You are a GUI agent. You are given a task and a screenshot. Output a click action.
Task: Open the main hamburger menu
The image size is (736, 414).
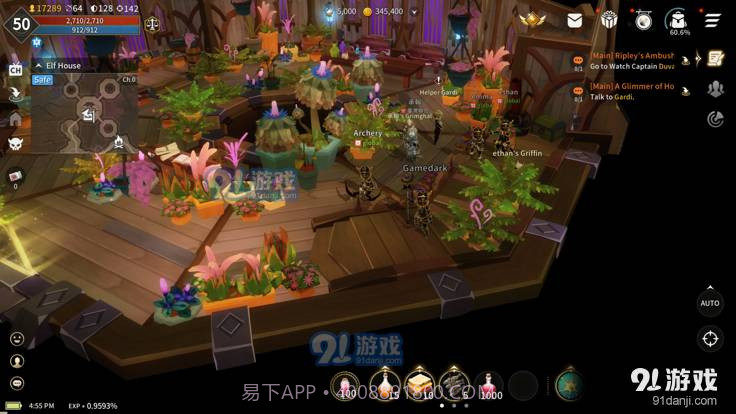(713, 20)
